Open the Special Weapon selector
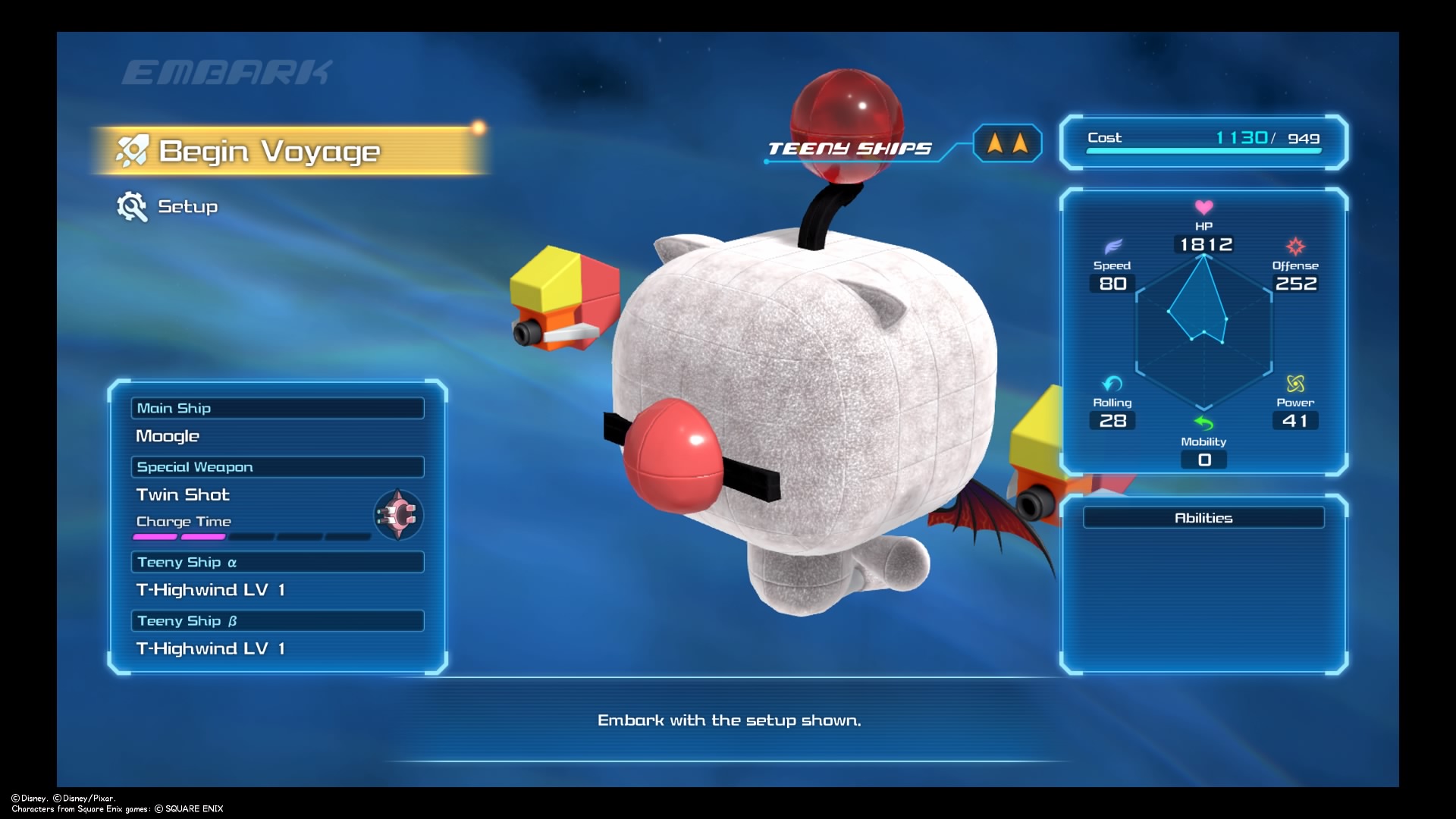Screen dimensions: 1456x819 [278, 466]
